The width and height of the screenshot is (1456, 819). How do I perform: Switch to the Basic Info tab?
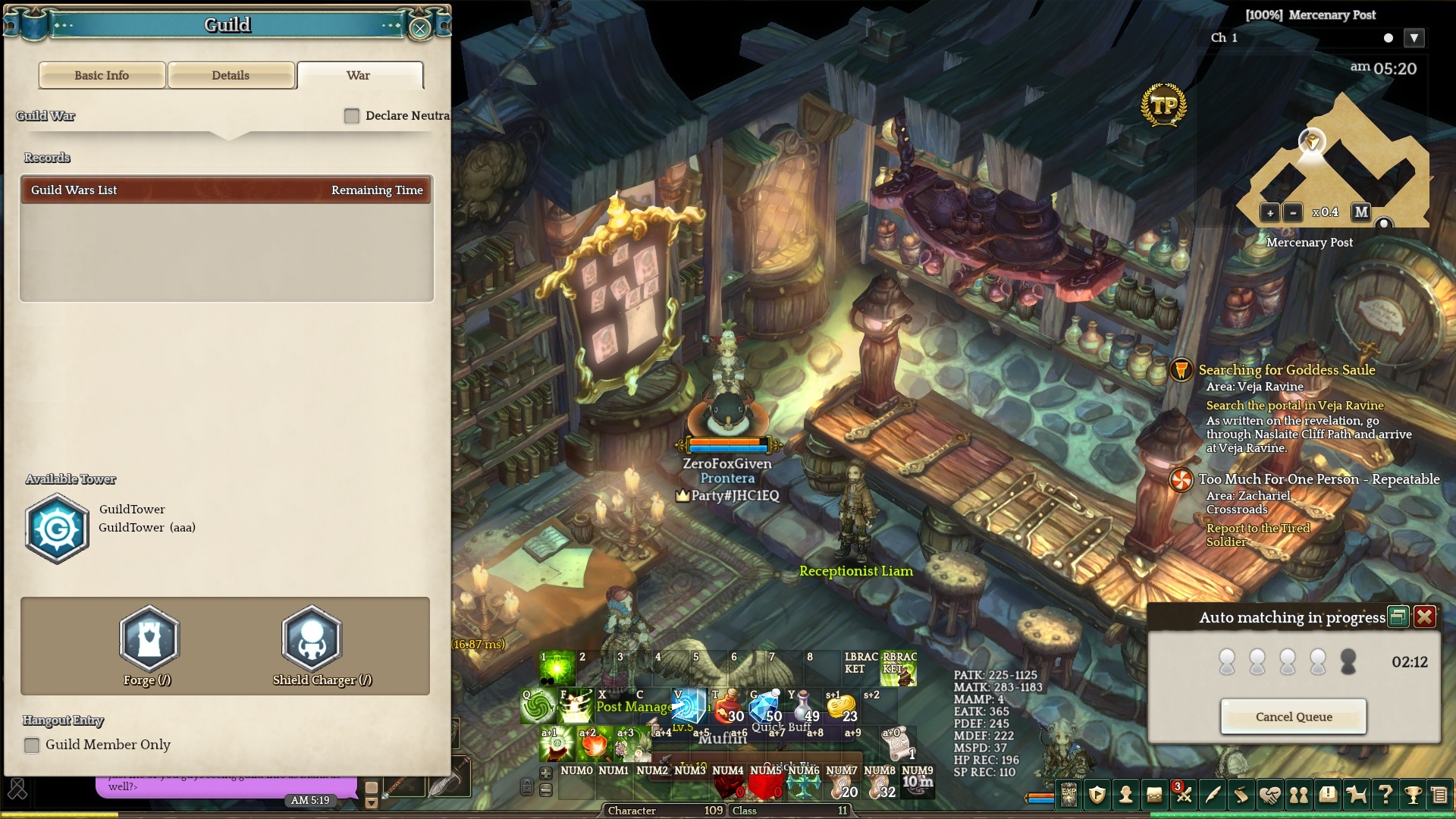point(102,75)
